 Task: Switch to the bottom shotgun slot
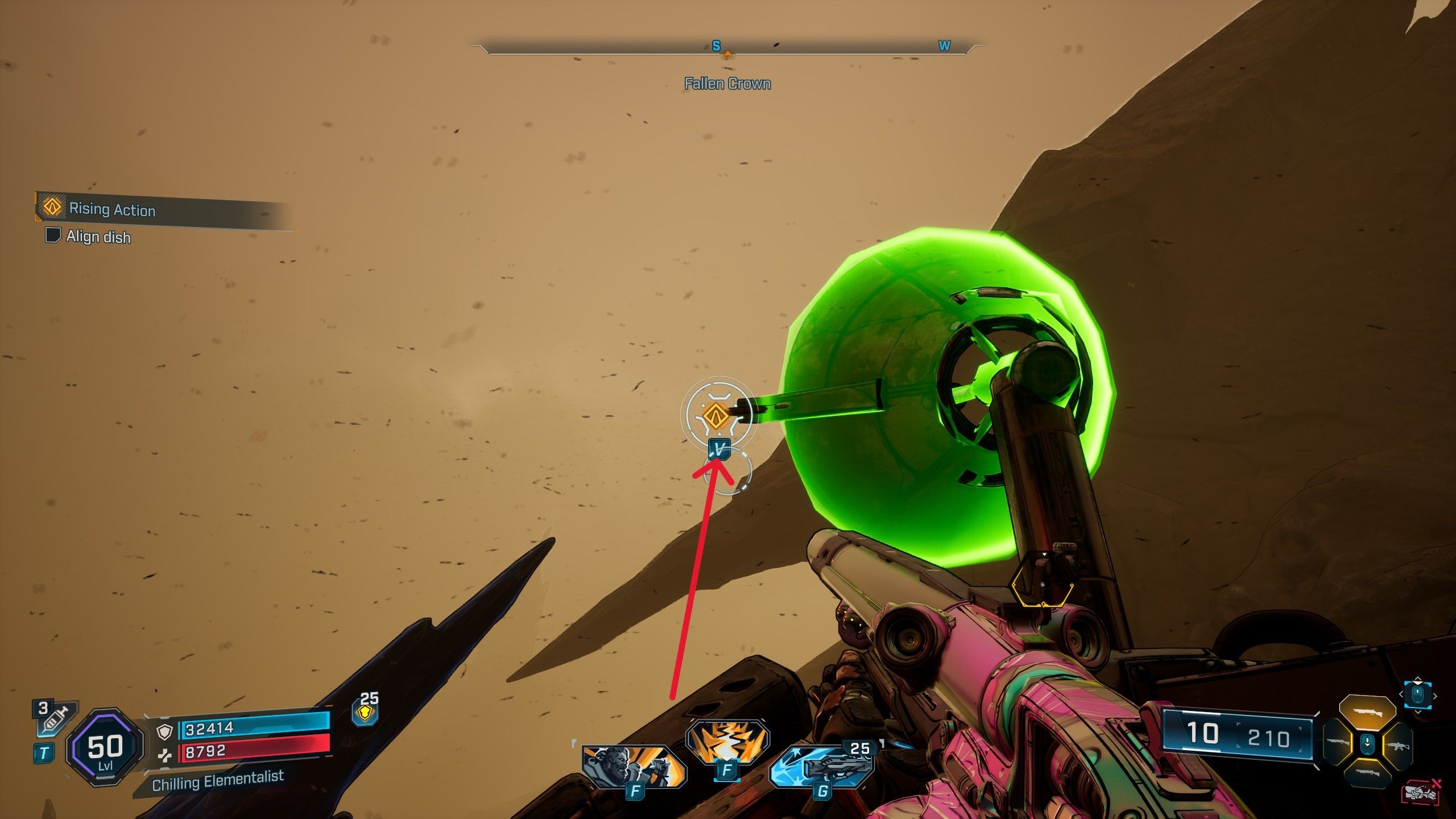[x=1367, y=772]
